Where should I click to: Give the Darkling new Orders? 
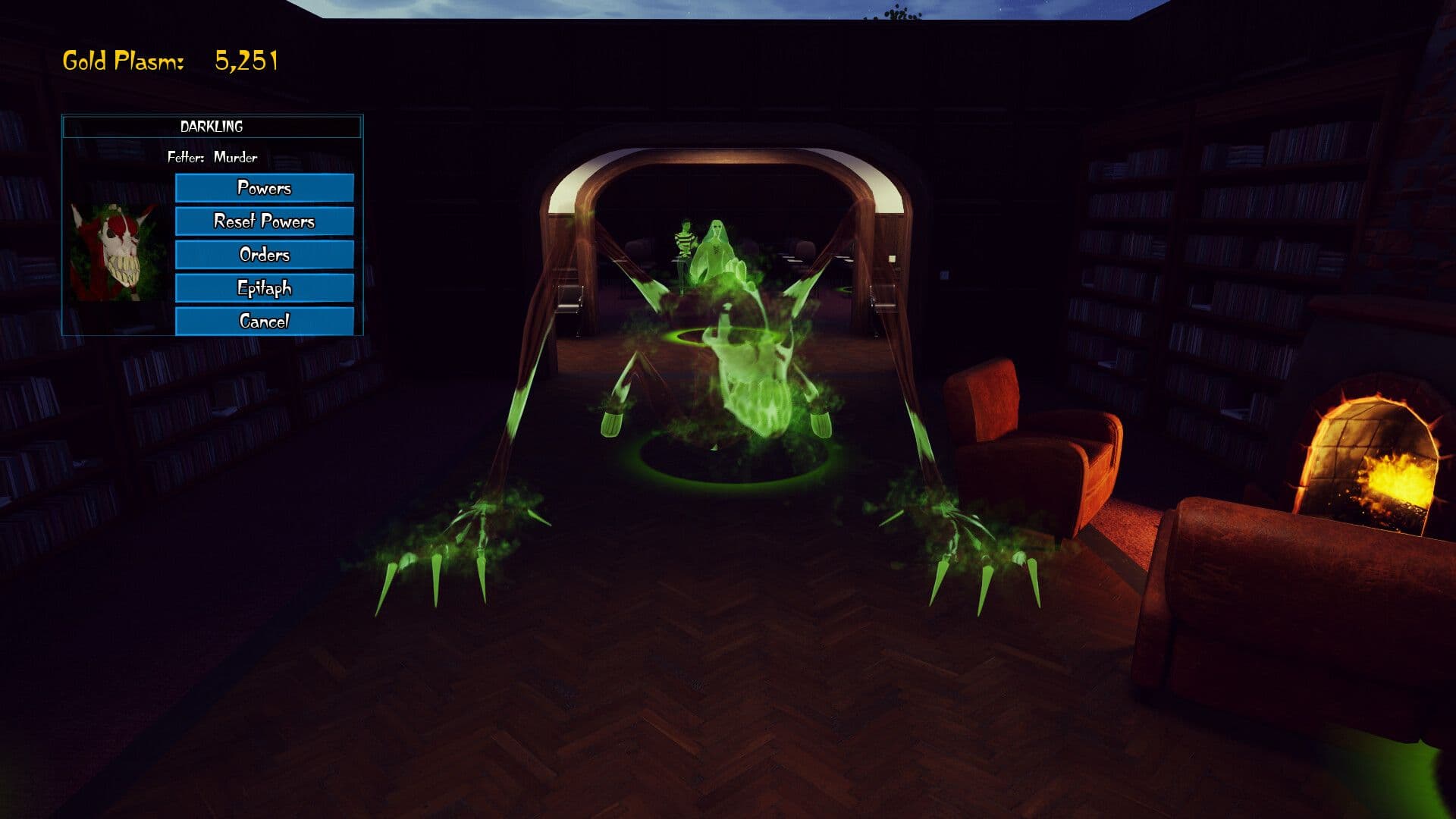pyautogui.click(x=264, y=255)
